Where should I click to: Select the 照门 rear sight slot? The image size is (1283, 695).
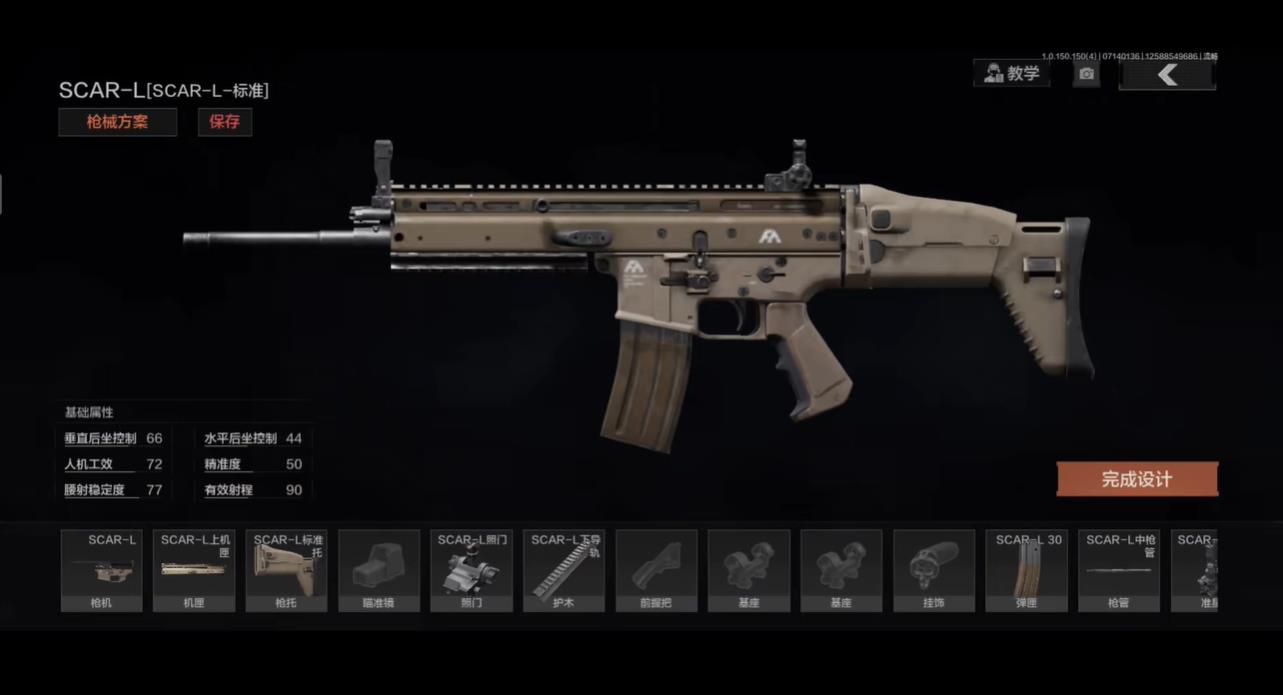coord(471,570)
